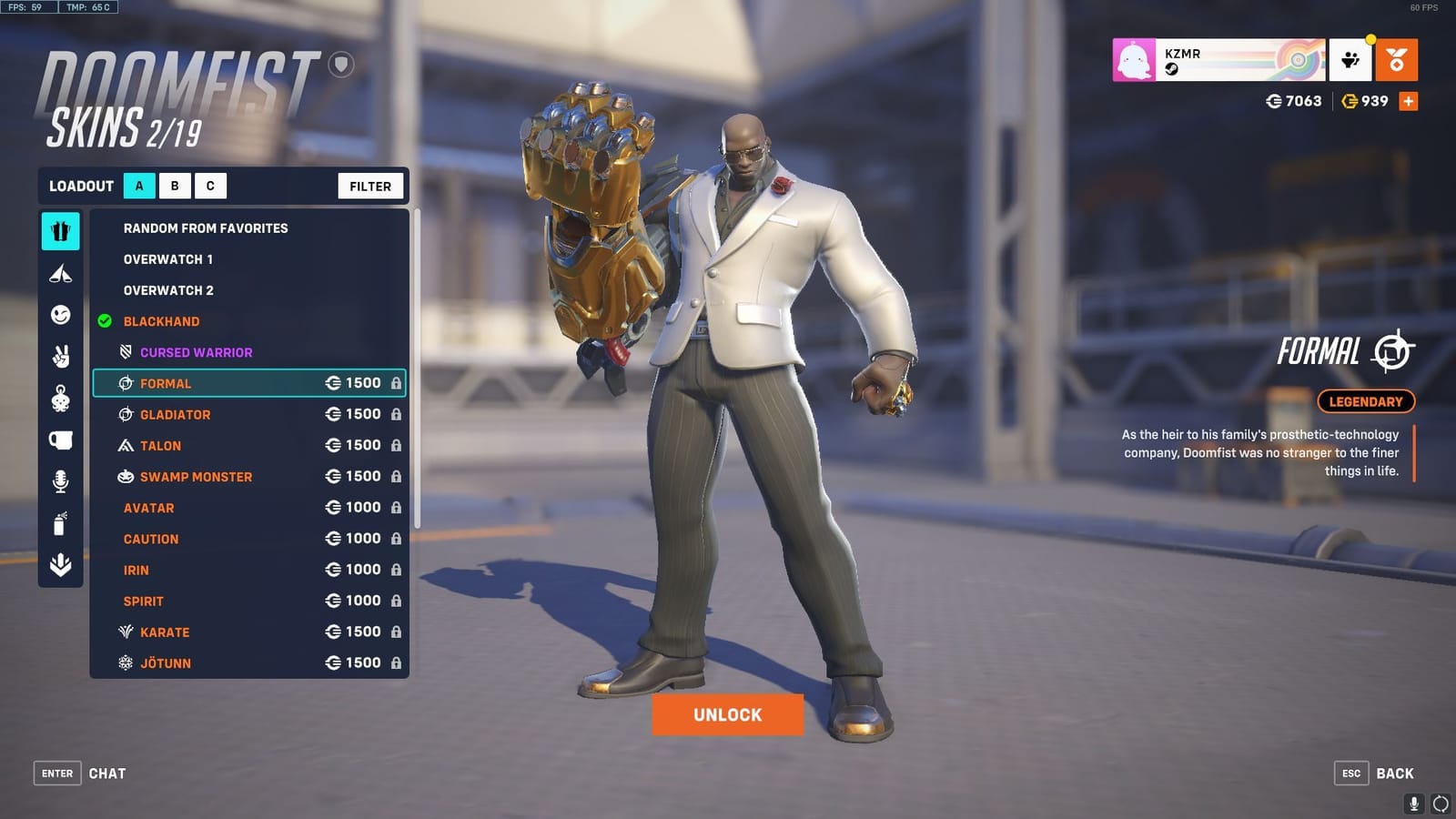
Task: Open the Voice Lines microphone icon
Action: pos(60,482)
